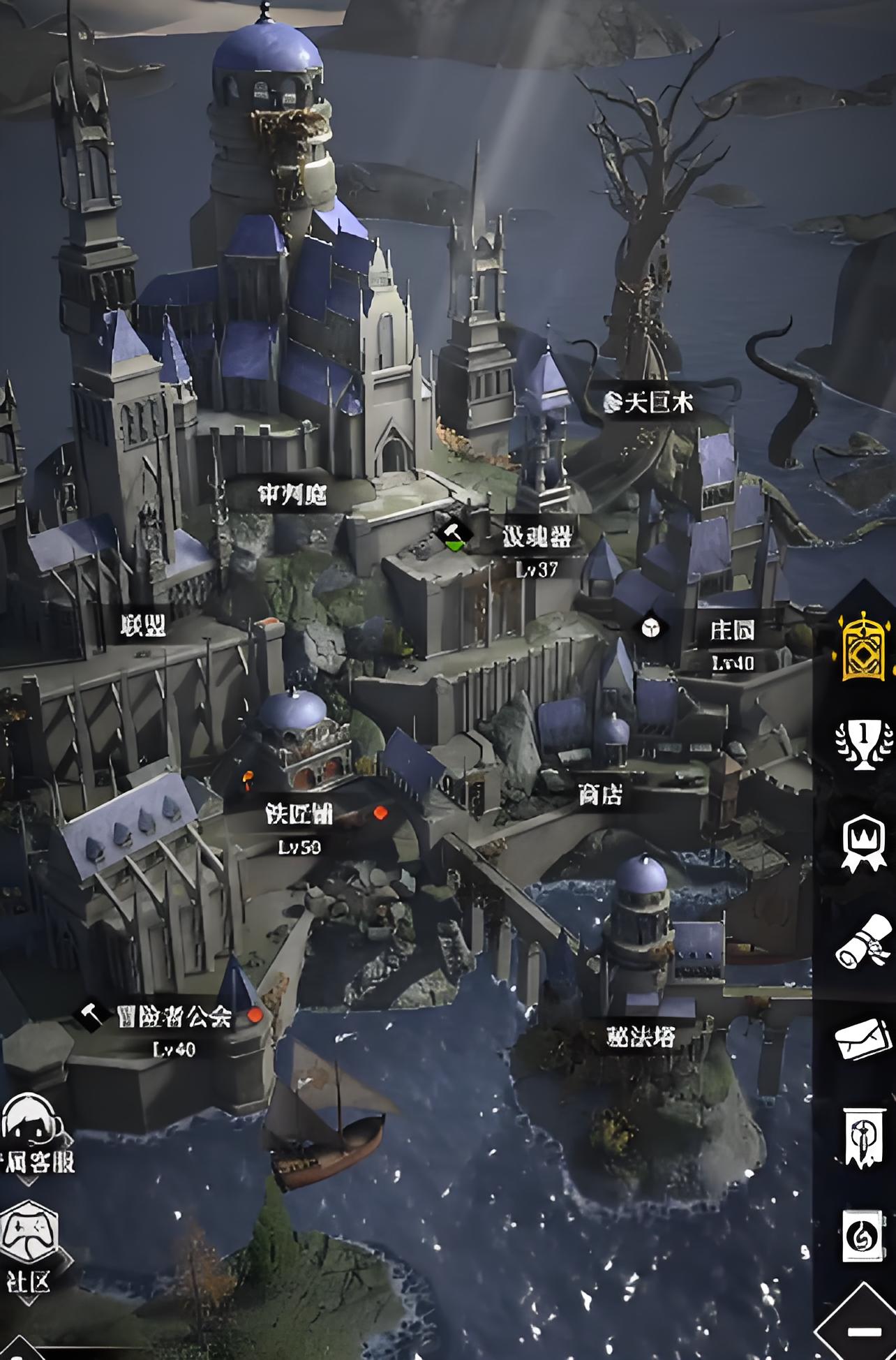Click the golden lantern gate icon
This screenshot has height=1360, width=896.
pos(864,646)
